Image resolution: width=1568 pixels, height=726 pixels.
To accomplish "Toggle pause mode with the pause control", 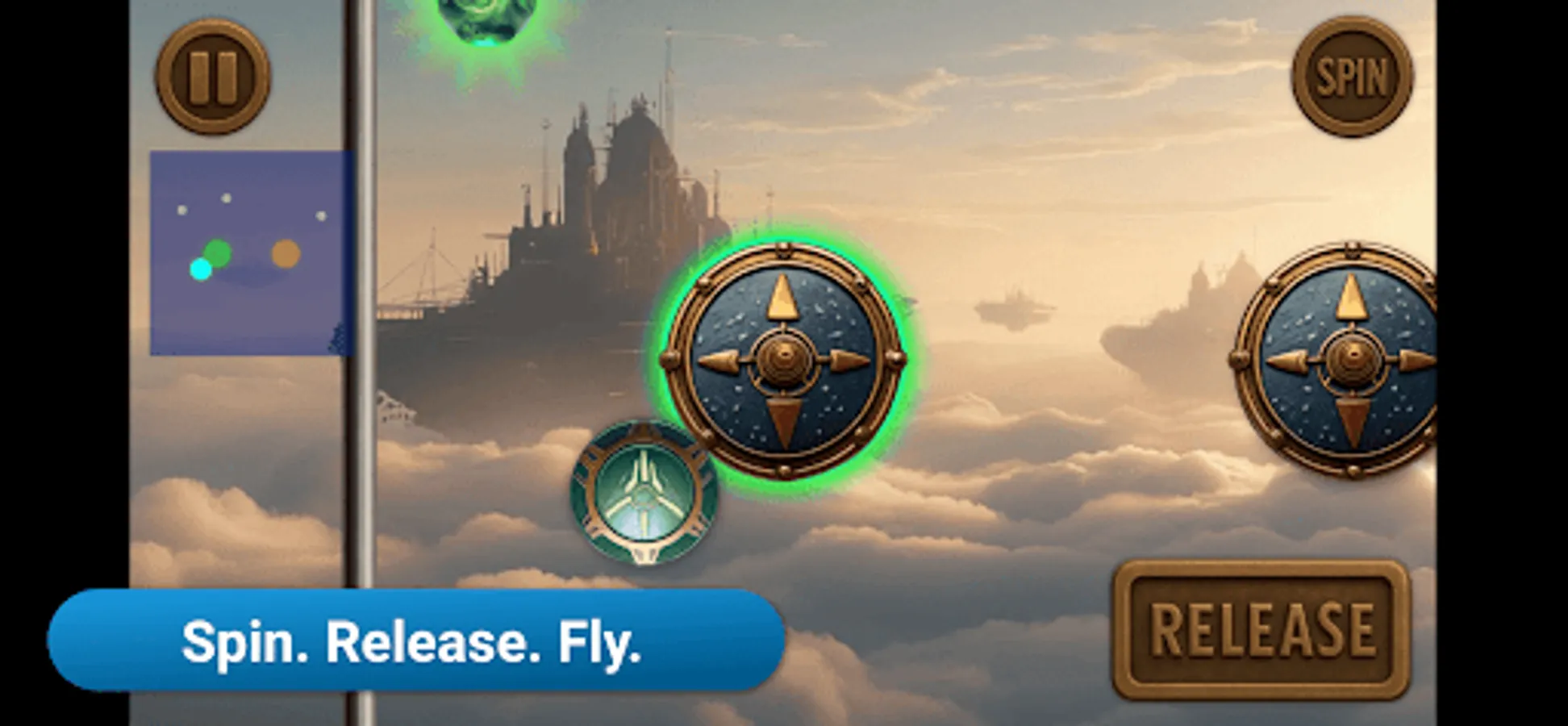I will pos(213,75).
